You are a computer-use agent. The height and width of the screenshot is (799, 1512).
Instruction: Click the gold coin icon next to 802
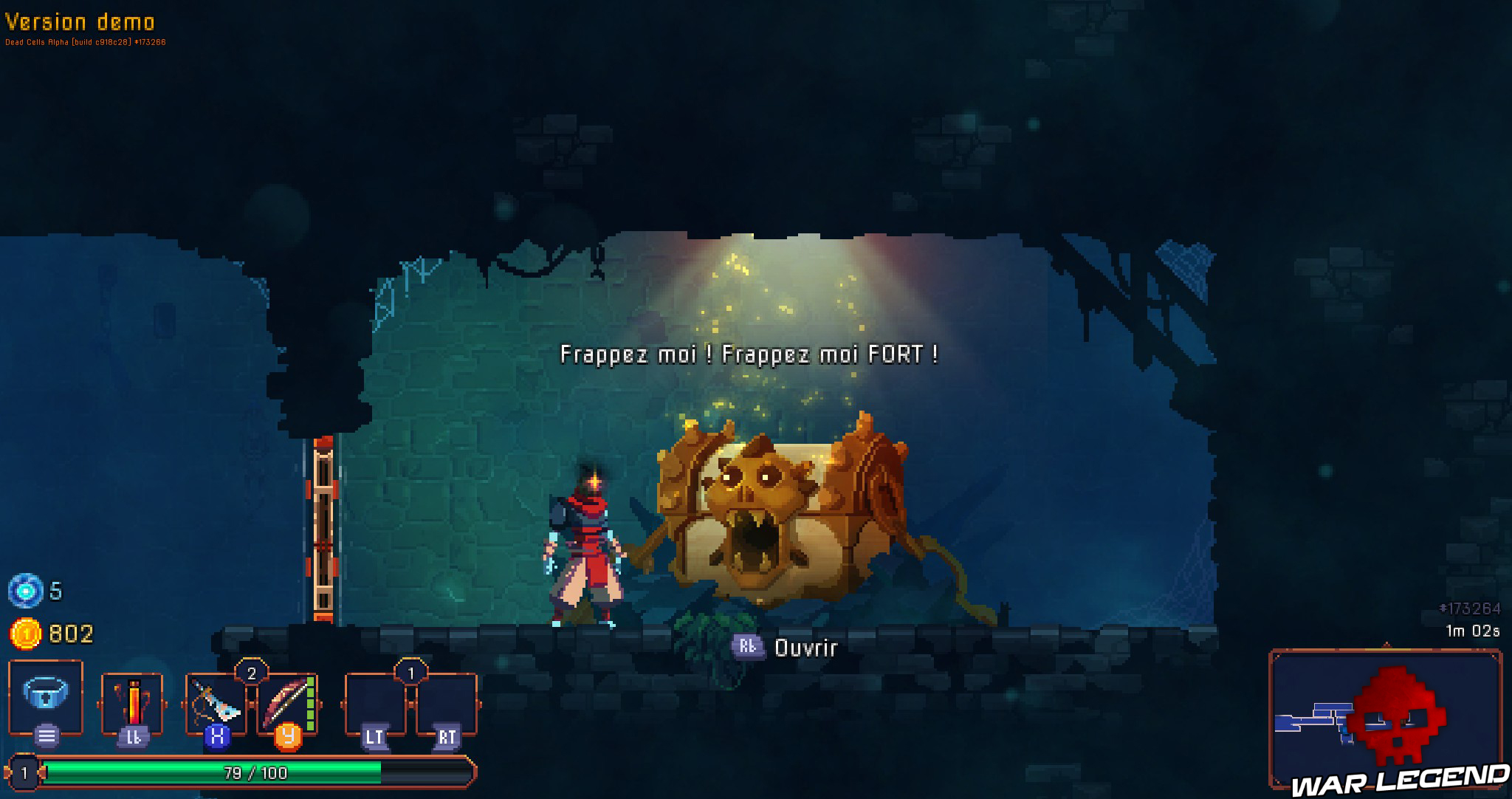click(24, 632)
